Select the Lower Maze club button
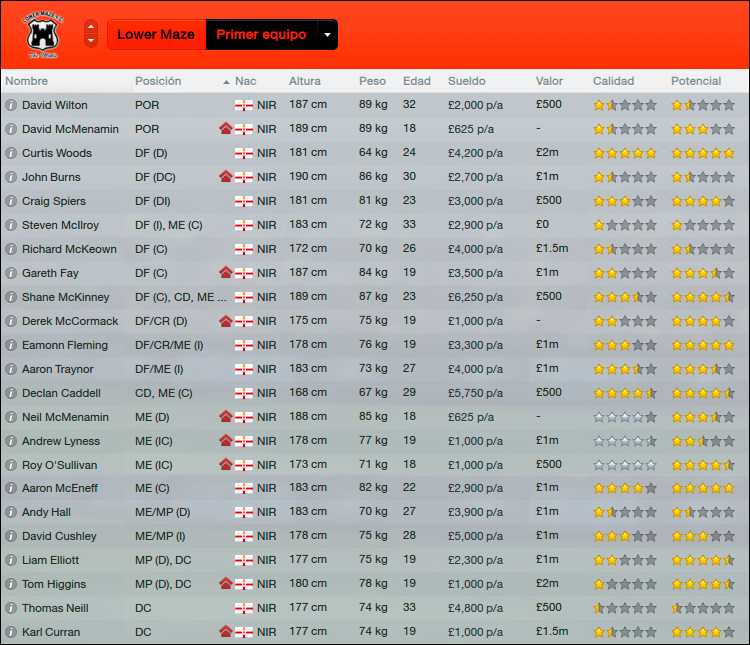Screen dimensions: 750x645 (155, 35)
